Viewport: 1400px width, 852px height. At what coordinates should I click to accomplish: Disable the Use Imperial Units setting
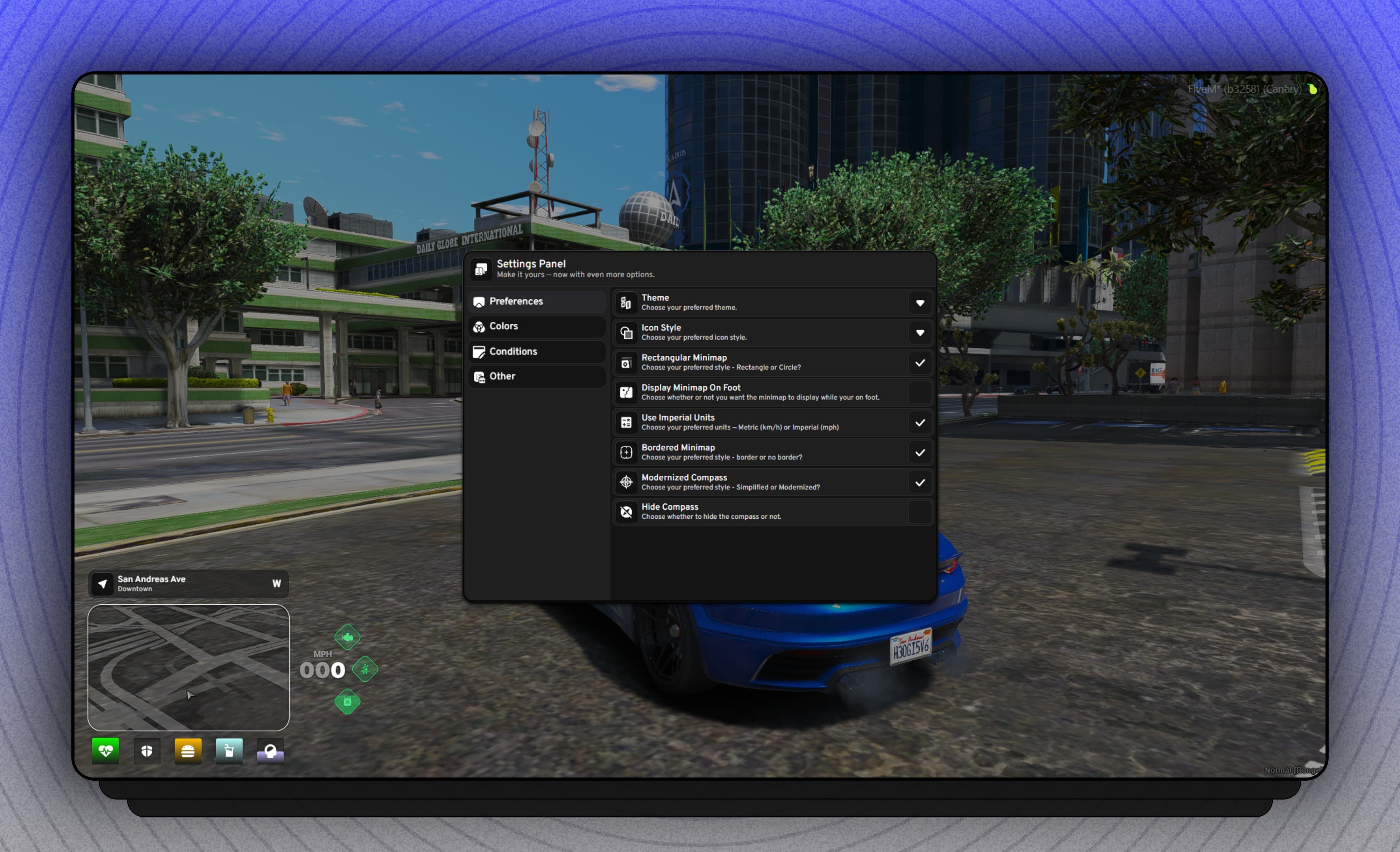point(920,423)
